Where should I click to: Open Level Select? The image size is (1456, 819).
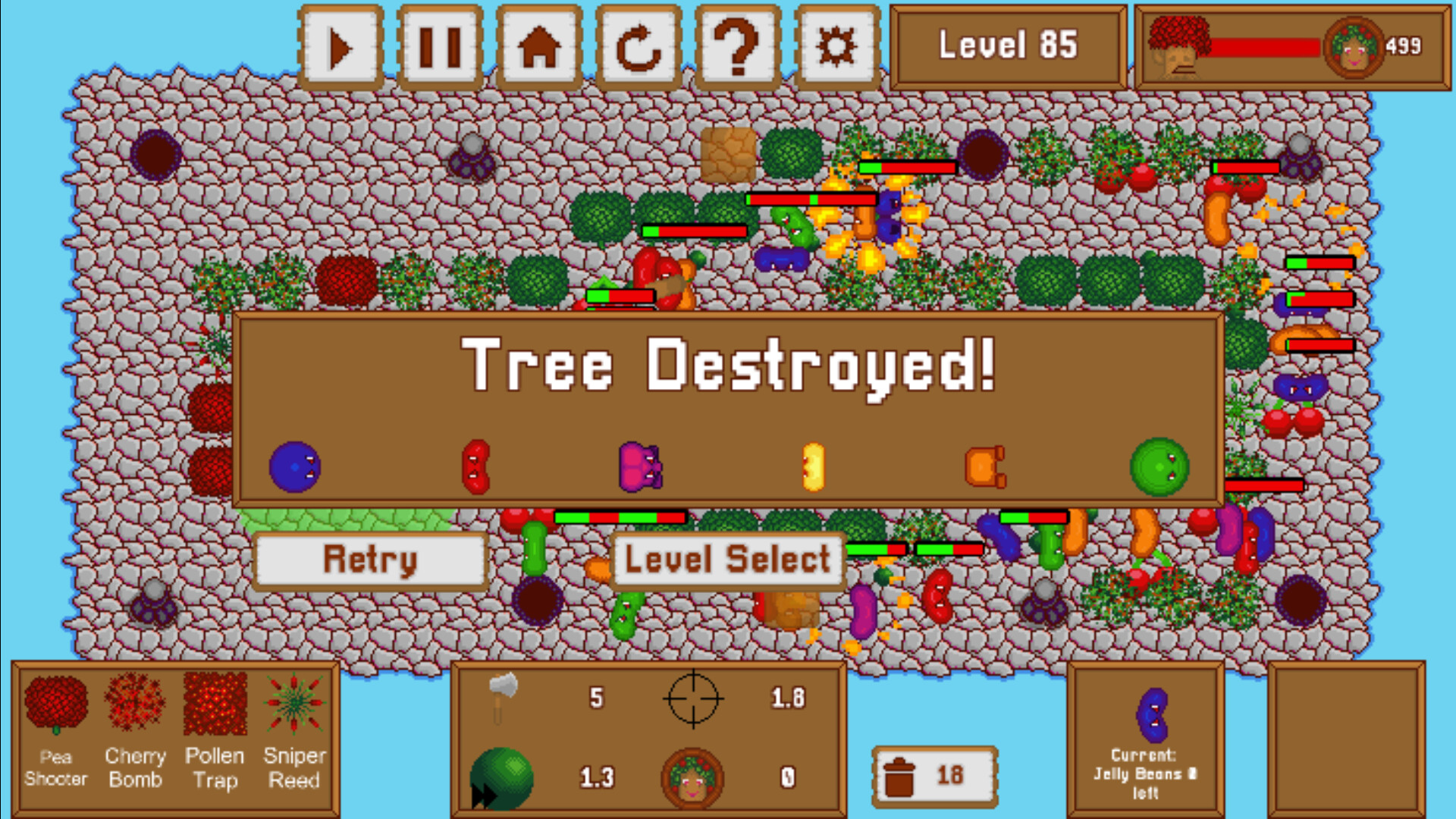[x=726, y=560]
